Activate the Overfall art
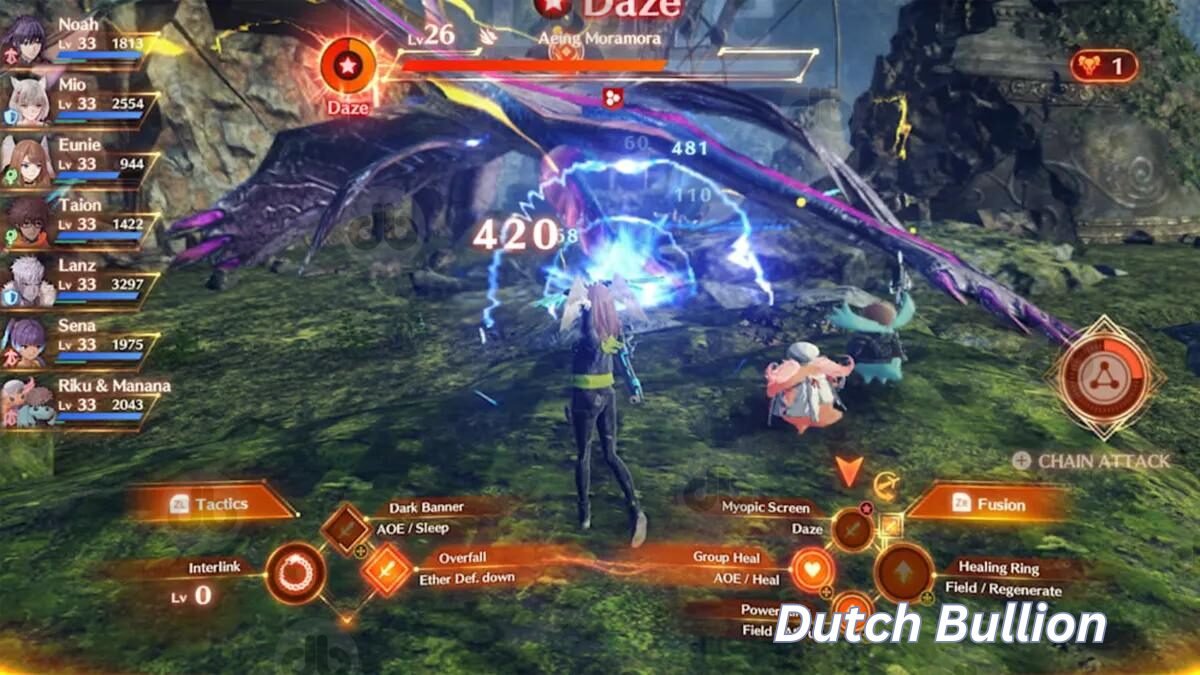 (x=386, y=570)
